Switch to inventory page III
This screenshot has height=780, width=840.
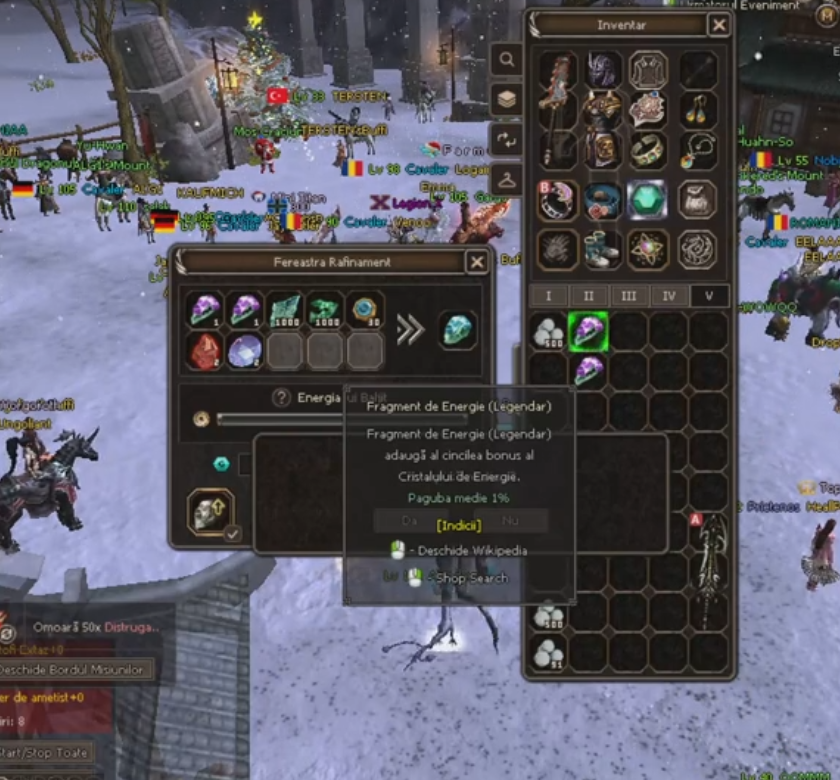click(x=629, y=296)
